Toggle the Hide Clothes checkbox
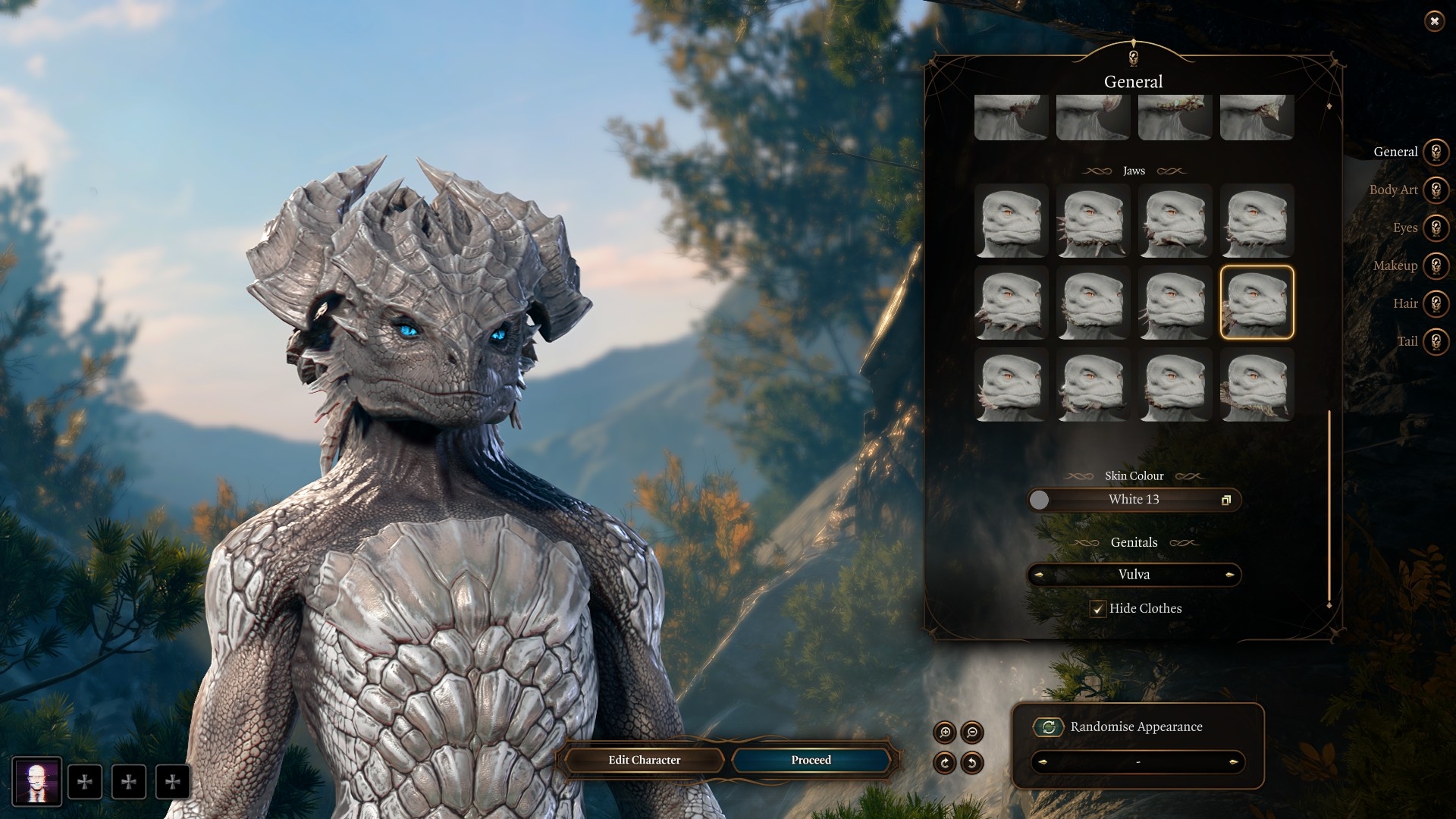This screenshot has height=819, width=1456. click(1097, 609)
